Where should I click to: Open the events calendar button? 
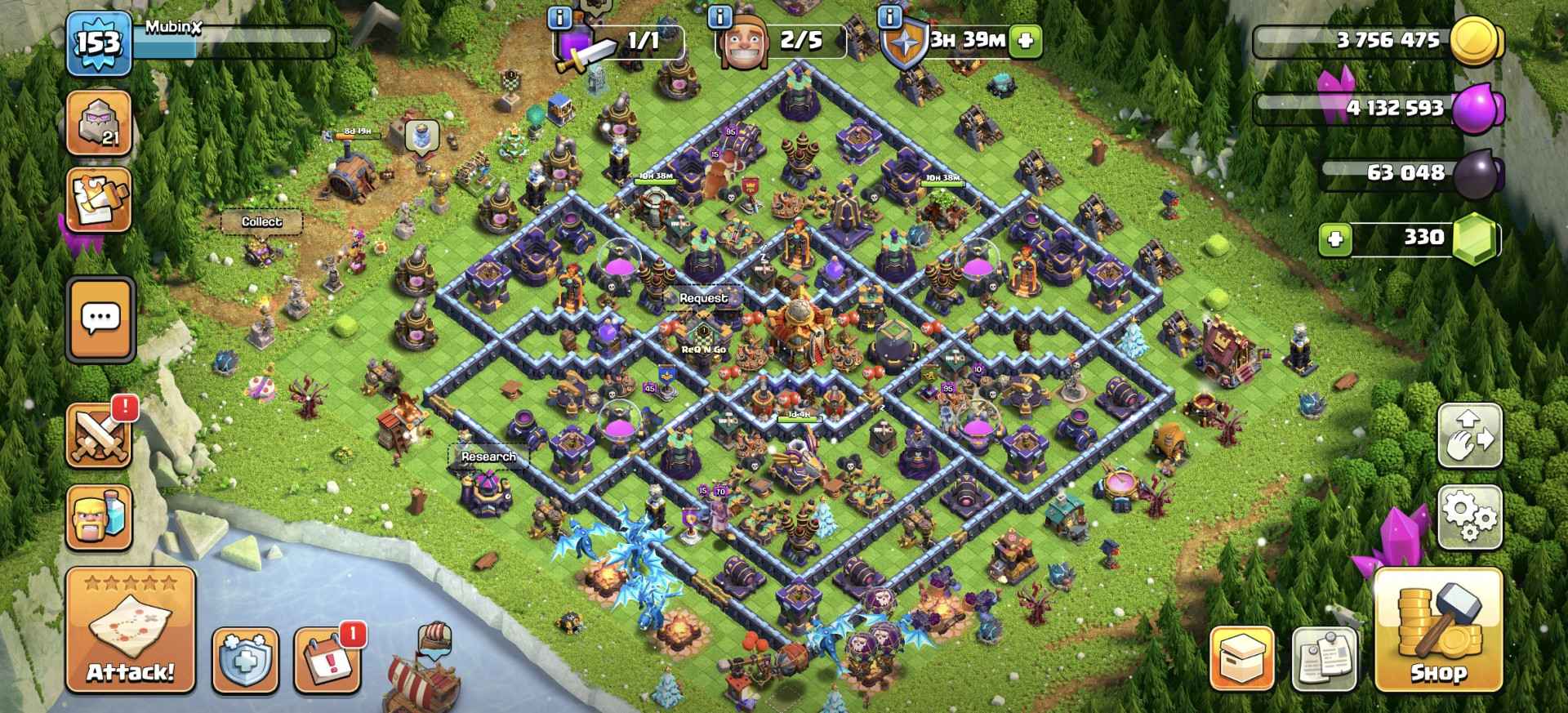coord(327,658)
